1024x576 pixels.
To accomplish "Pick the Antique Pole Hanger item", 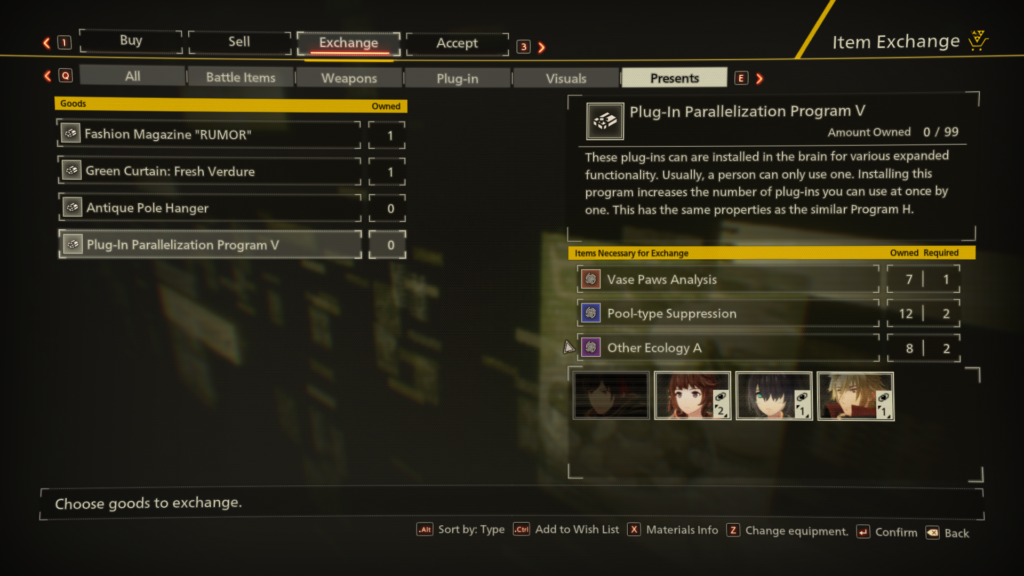I will click(x=209, y=208).
